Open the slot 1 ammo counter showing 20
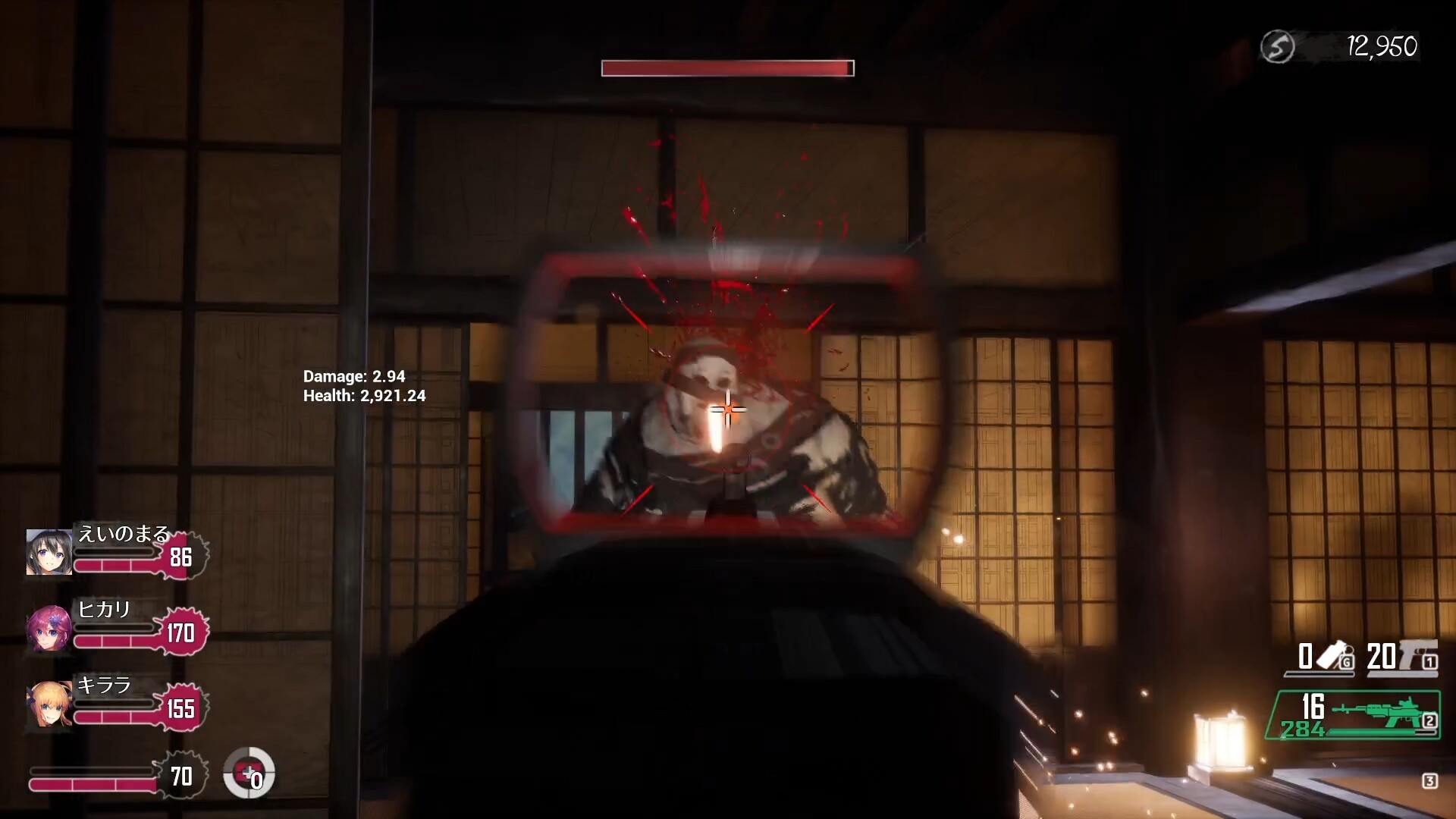The image size is (1456, 819). (1381, 655)
